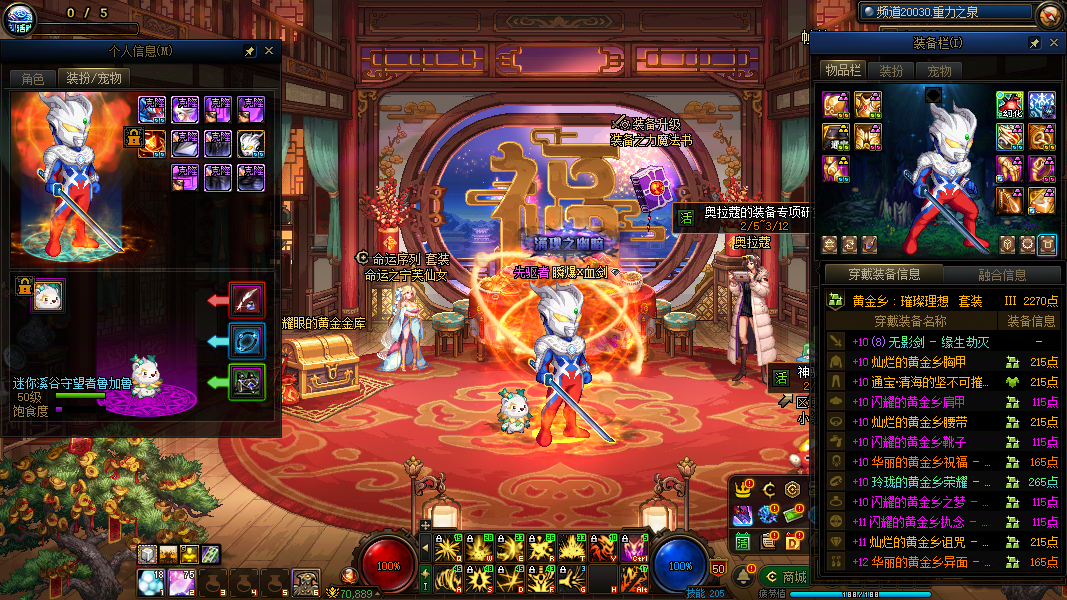
Task: Select the 物品栏 tab
Action: coord(843,70)
